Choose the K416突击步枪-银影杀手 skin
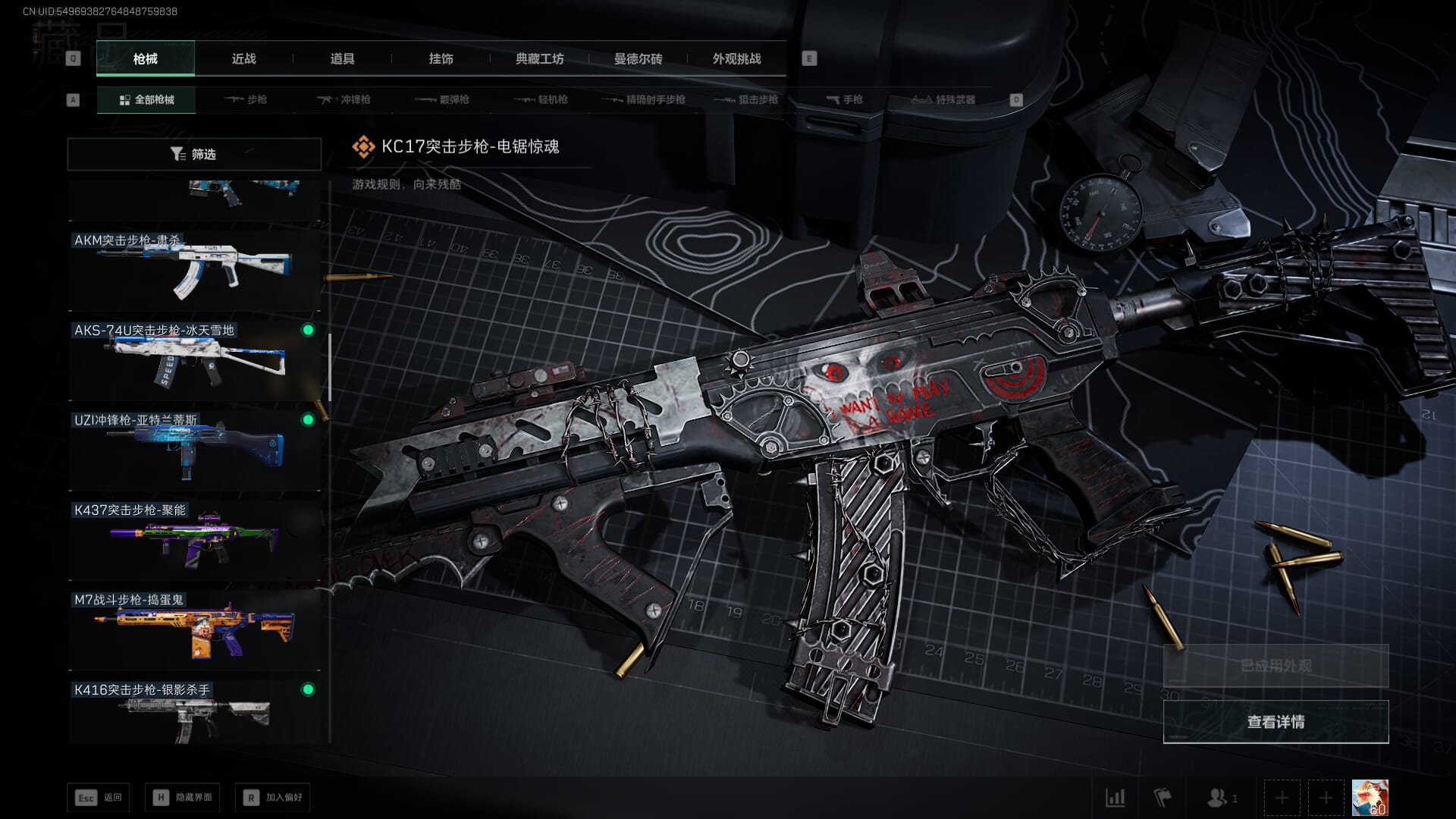1456x819 pixels. pos(194,711)
